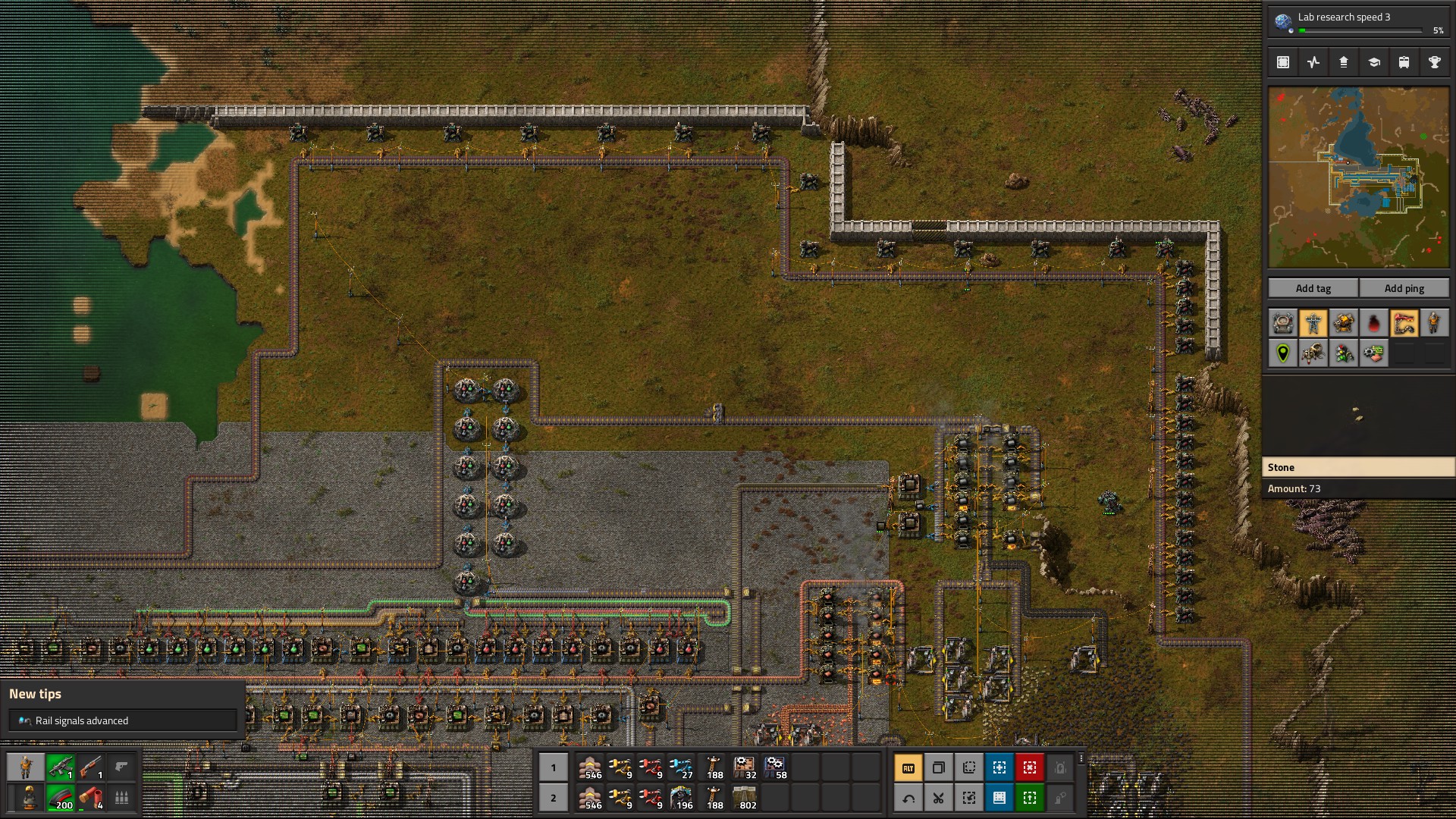Activate the red deconstruction planner shortcut
Screen dimensions: 1456x819
[x=1029, y=767]
